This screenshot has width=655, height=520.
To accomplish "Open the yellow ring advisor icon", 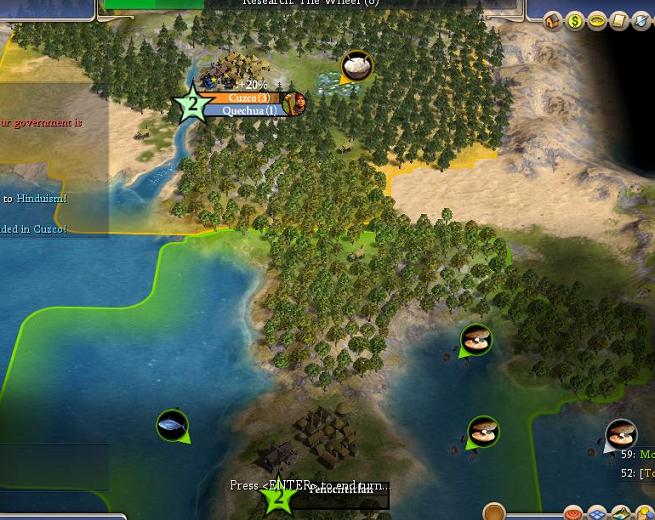I will (597, 21).
